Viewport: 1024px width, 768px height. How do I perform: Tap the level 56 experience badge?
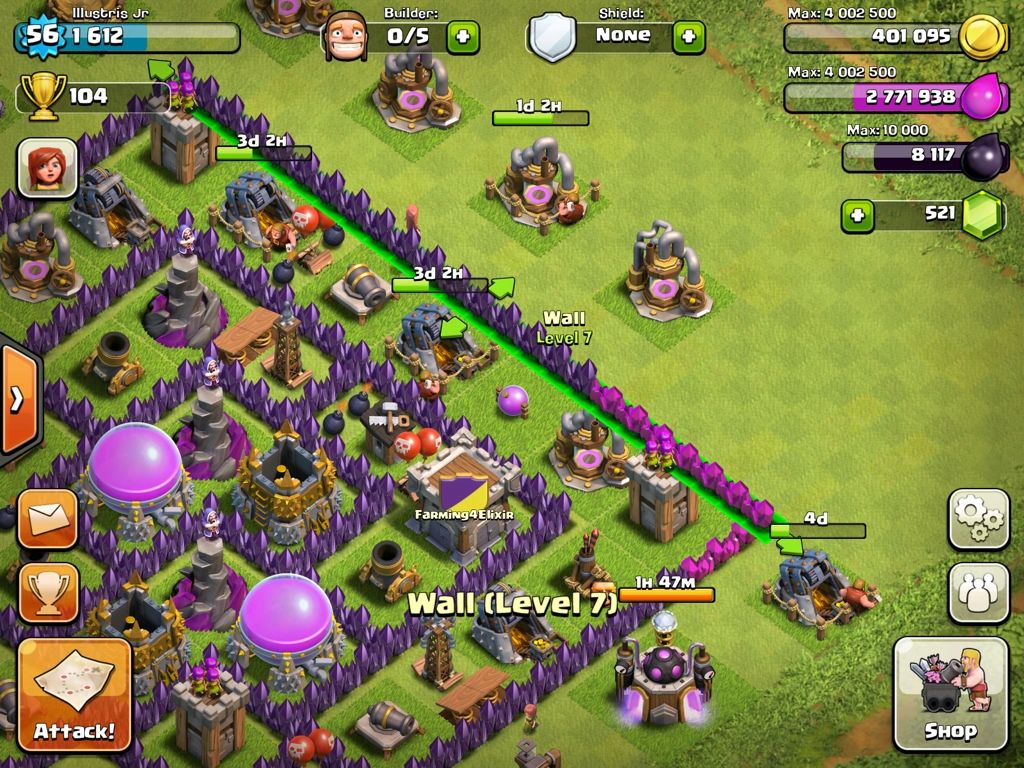(42, 36)
